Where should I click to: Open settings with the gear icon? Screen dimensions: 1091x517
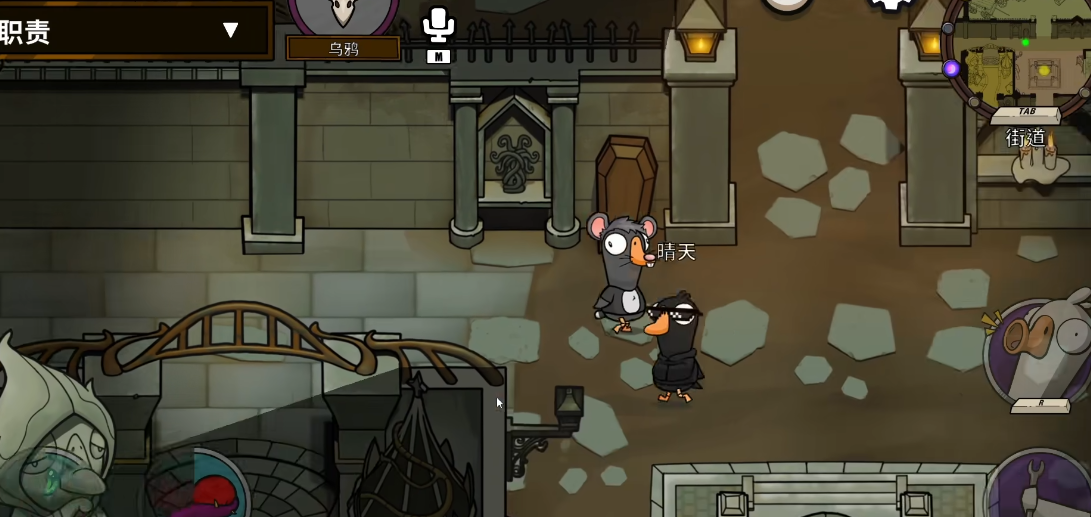click(889, 5)
